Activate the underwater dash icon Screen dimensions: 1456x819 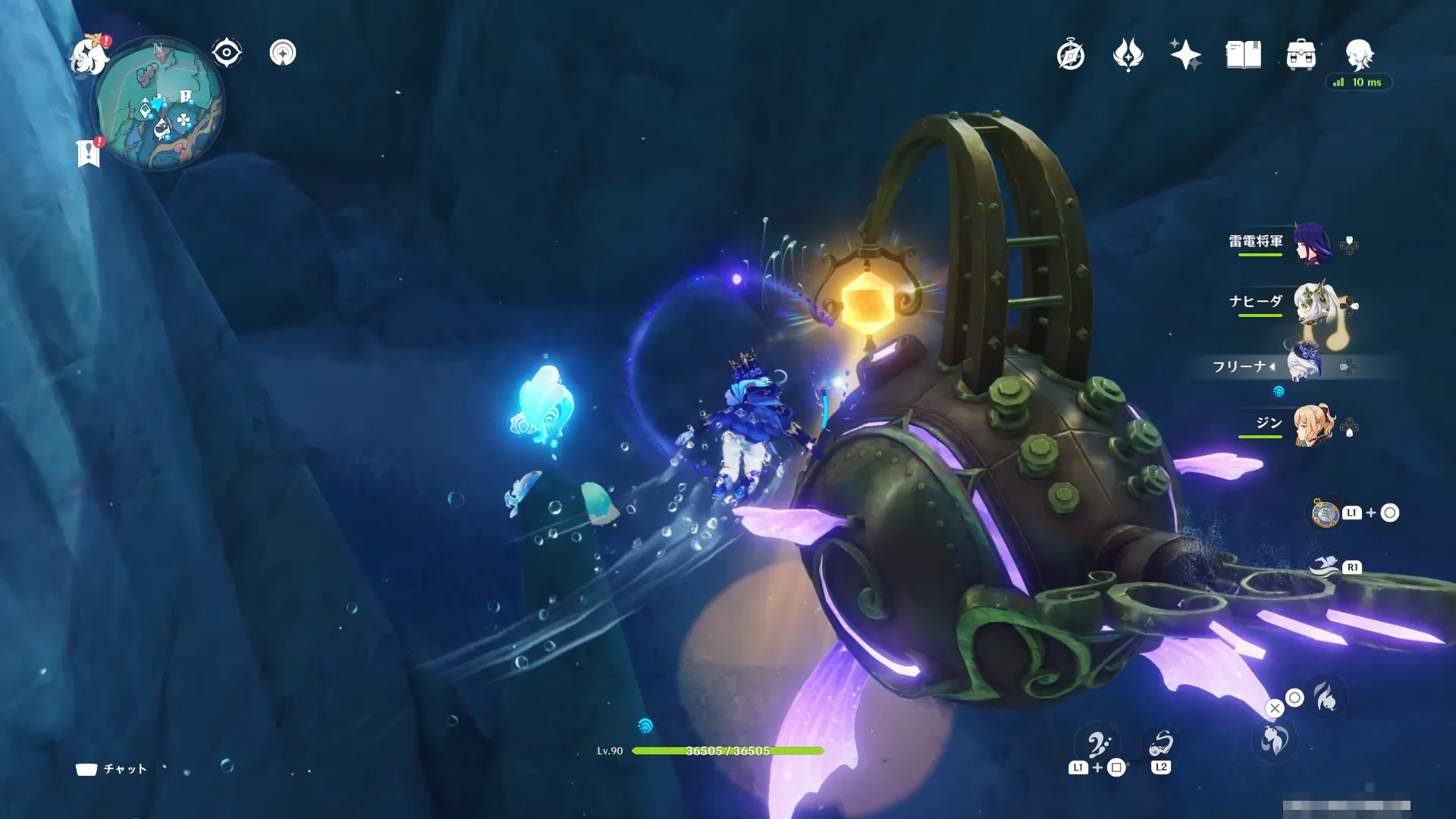[x=1325, y=566]
